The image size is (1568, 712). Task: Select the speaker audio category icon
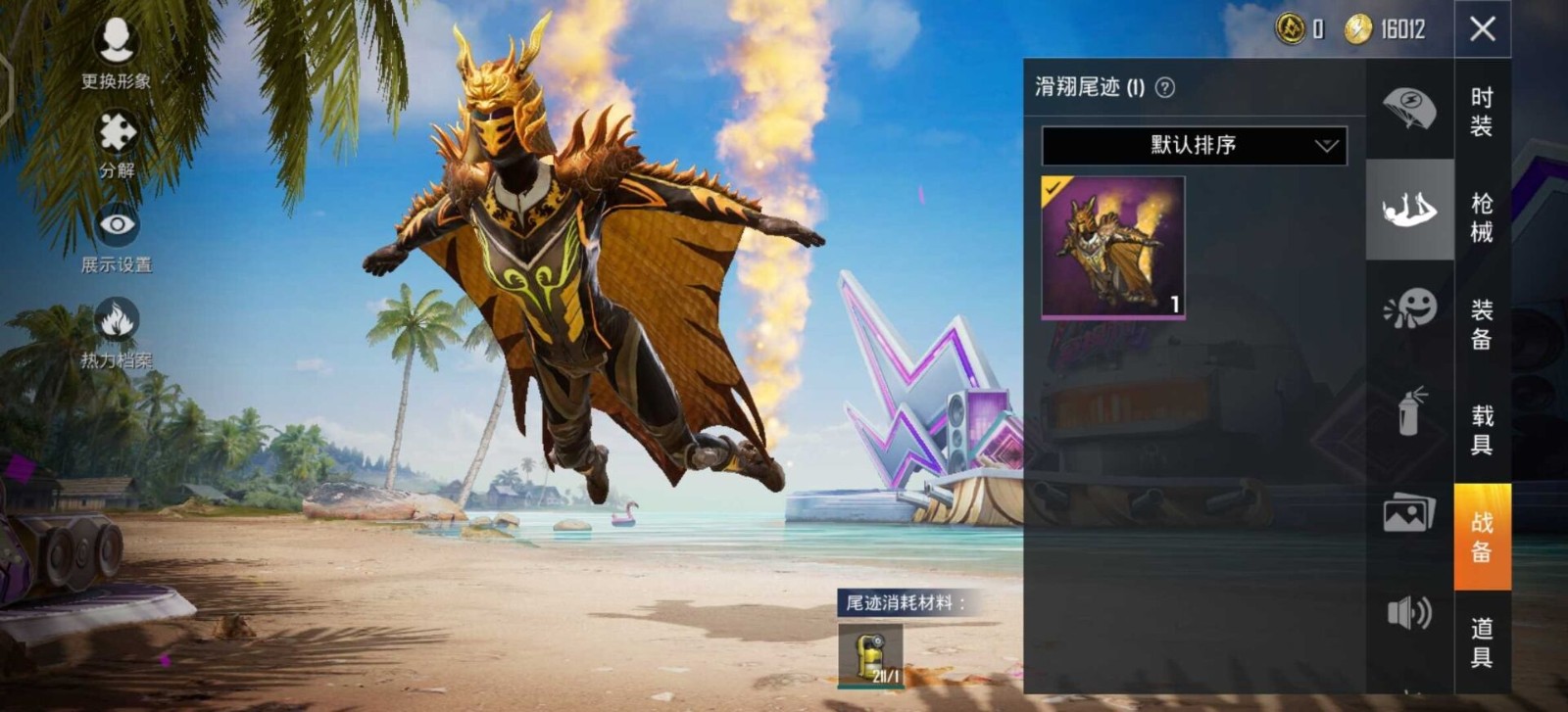(1409, 612)
